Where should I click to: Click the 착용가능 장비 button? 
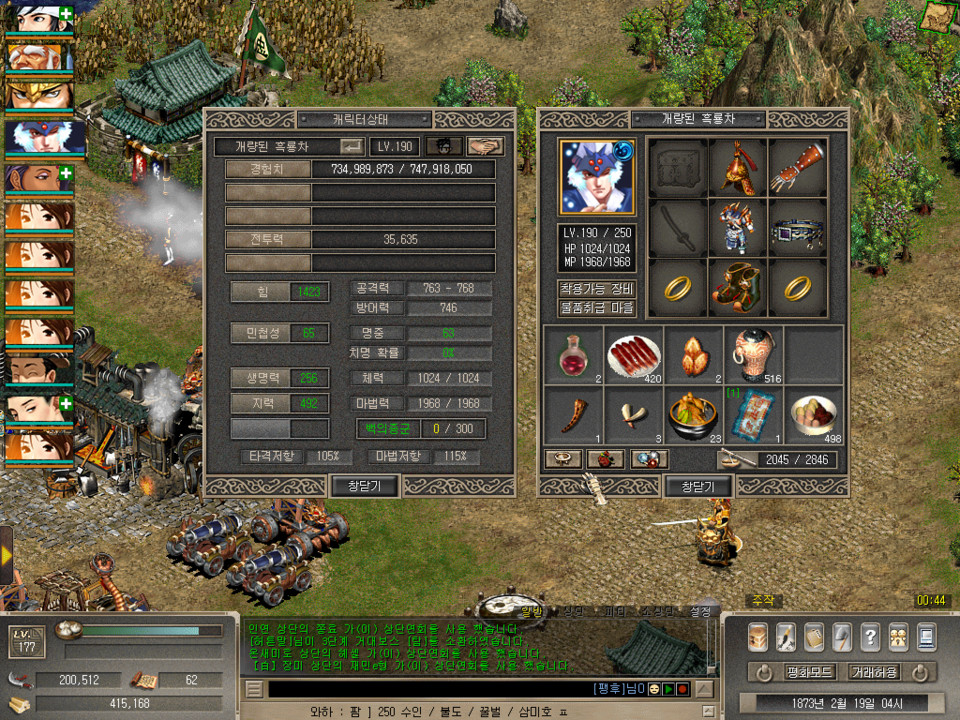597,289
